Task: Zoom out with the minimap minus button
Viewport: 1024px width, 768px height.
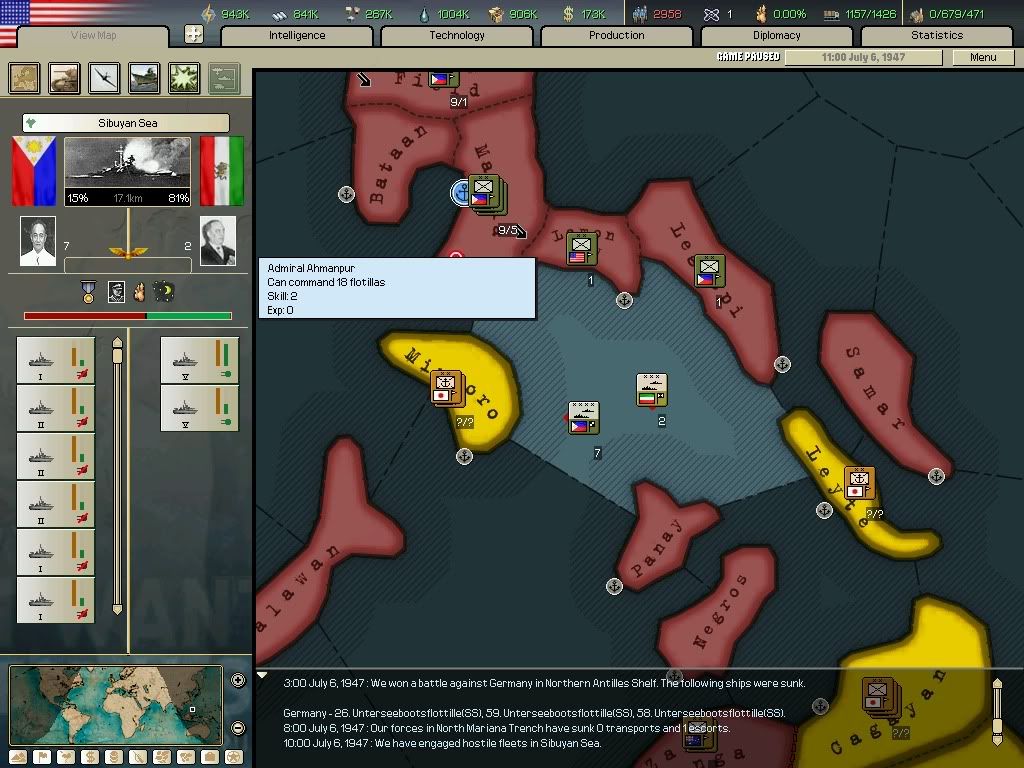Action: 238,728
